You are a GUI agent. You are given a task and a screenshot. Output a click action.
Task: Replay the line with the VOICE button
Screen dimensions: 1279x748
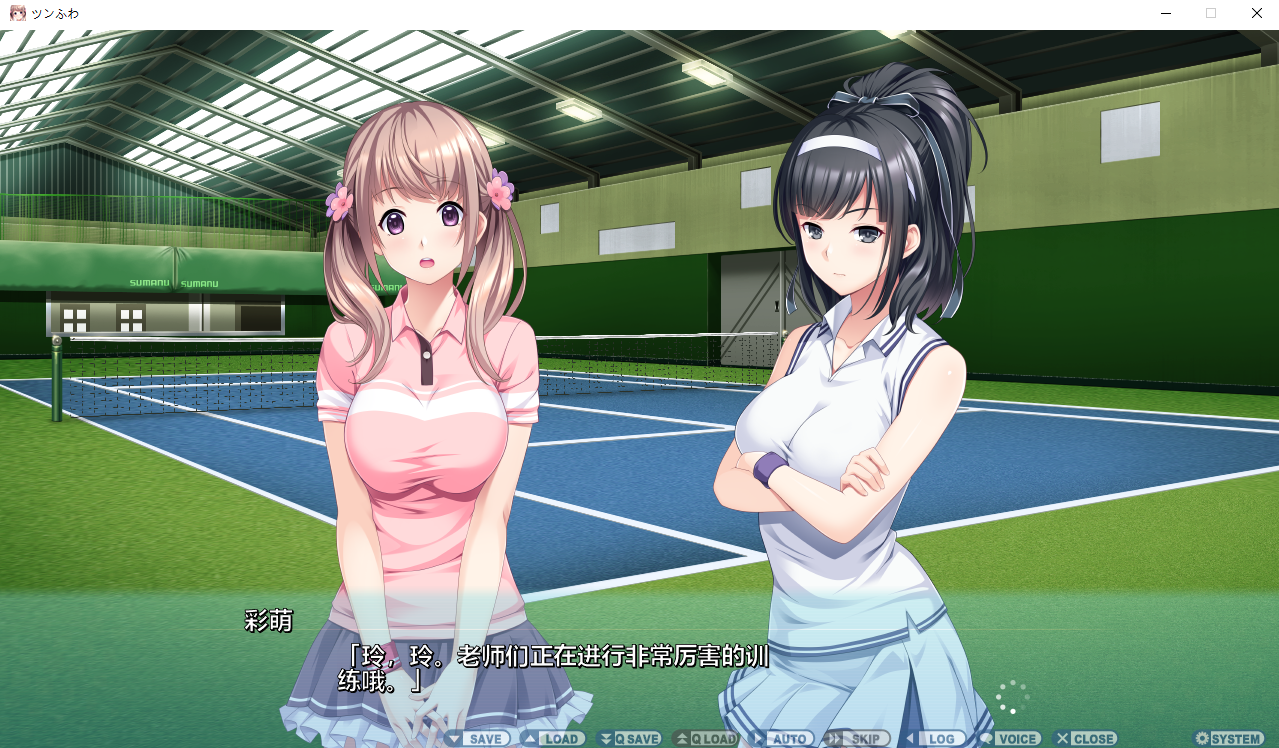1010,739
